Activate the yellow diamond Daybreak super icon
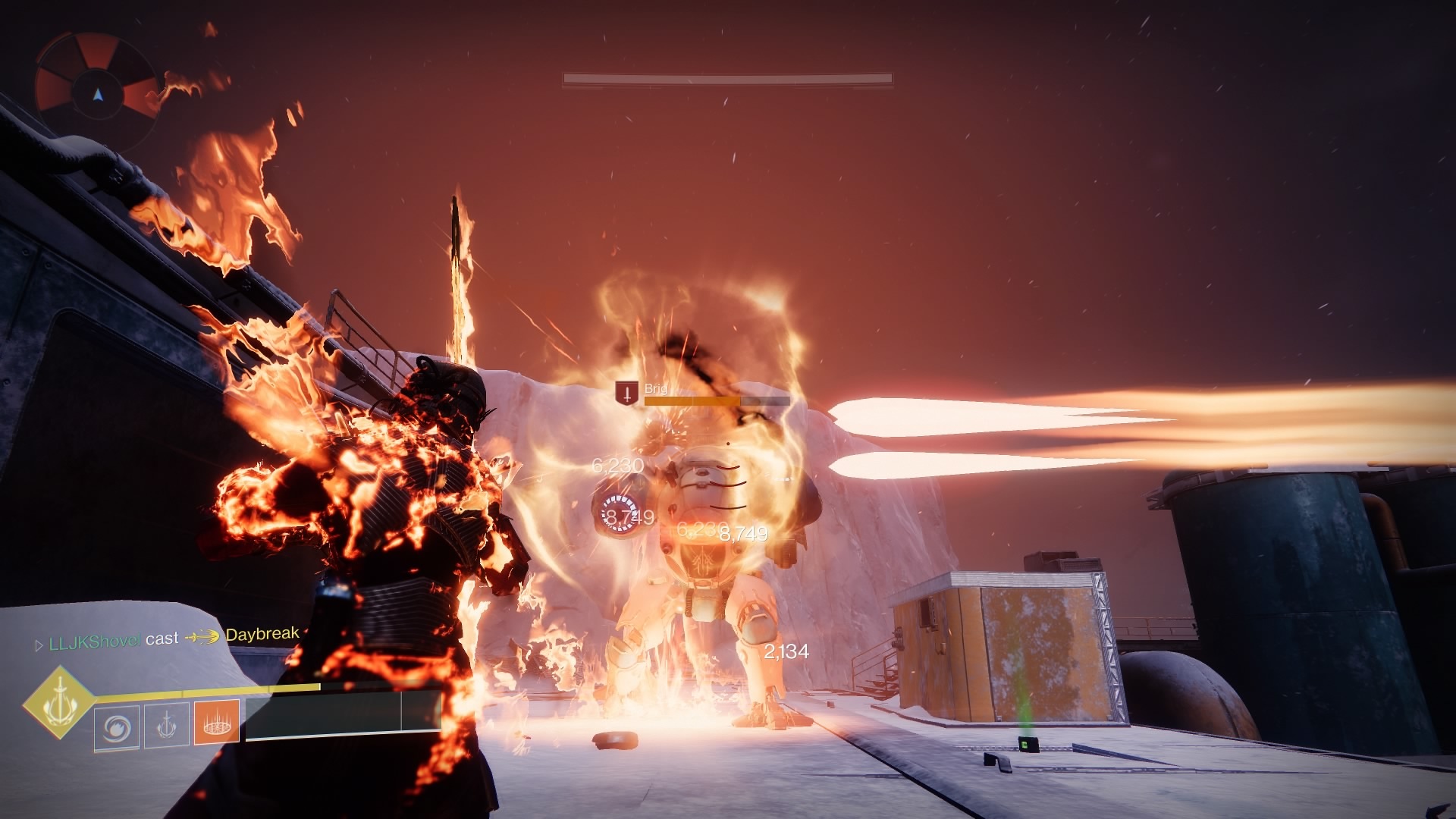The width and height of the screenshot is (1456, 819). 60,702
